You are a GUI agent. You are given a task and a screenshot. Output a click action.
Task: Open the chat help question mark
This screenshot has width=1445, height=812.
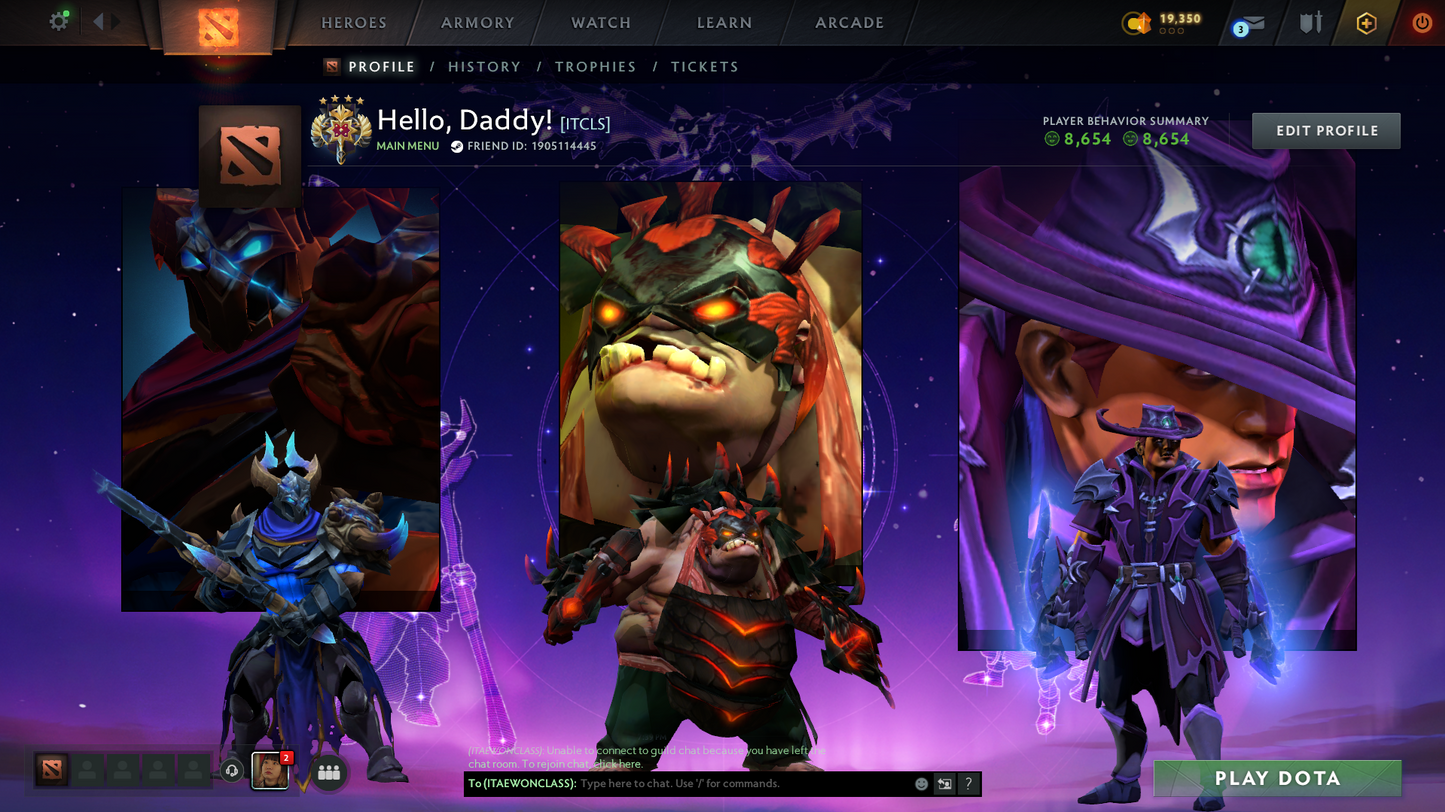(968, 784)
